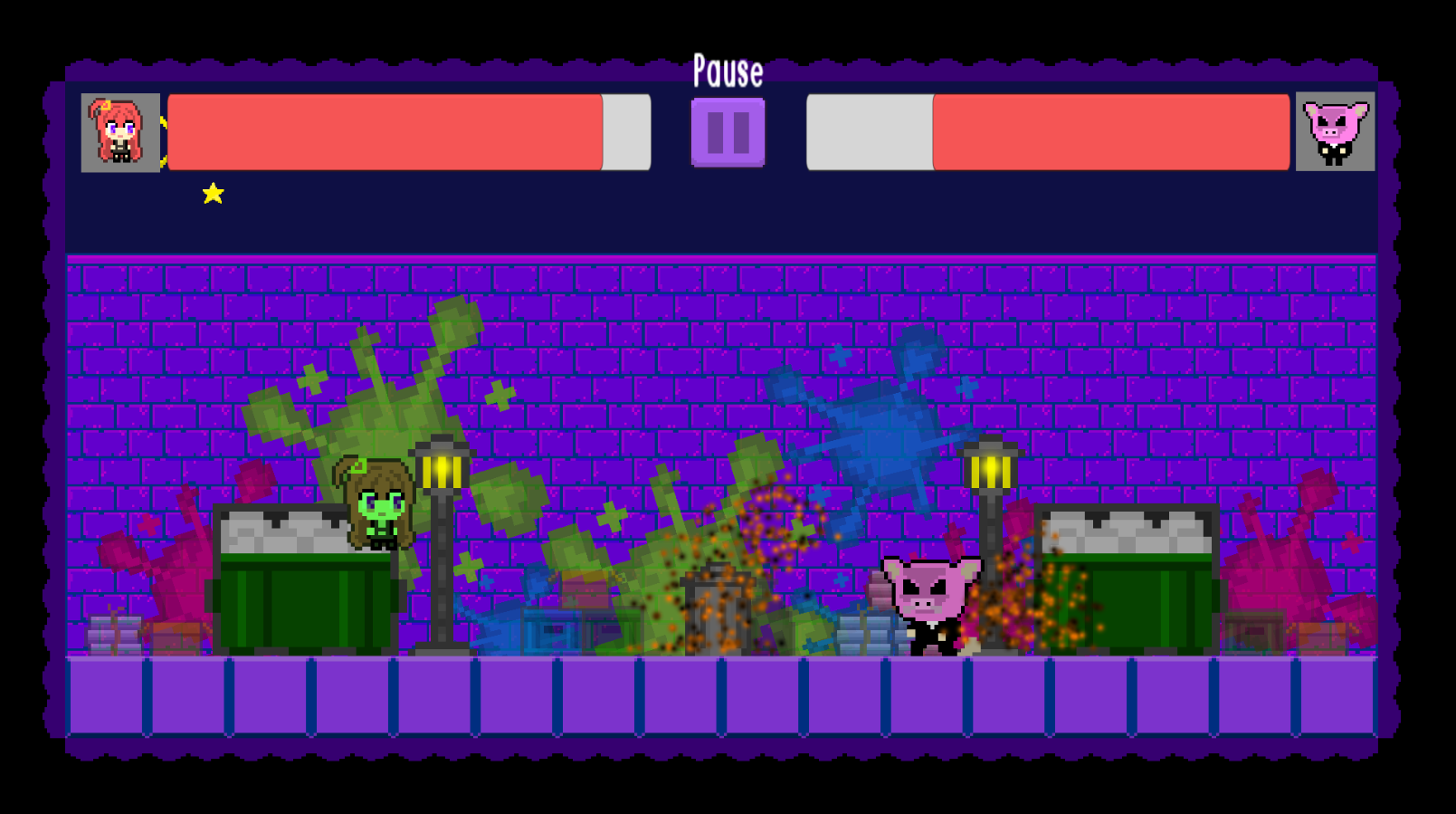Viewport: 1456px width, 814px height.
Task: Click the girl character portrait icon
Action: tap(120, 131)
